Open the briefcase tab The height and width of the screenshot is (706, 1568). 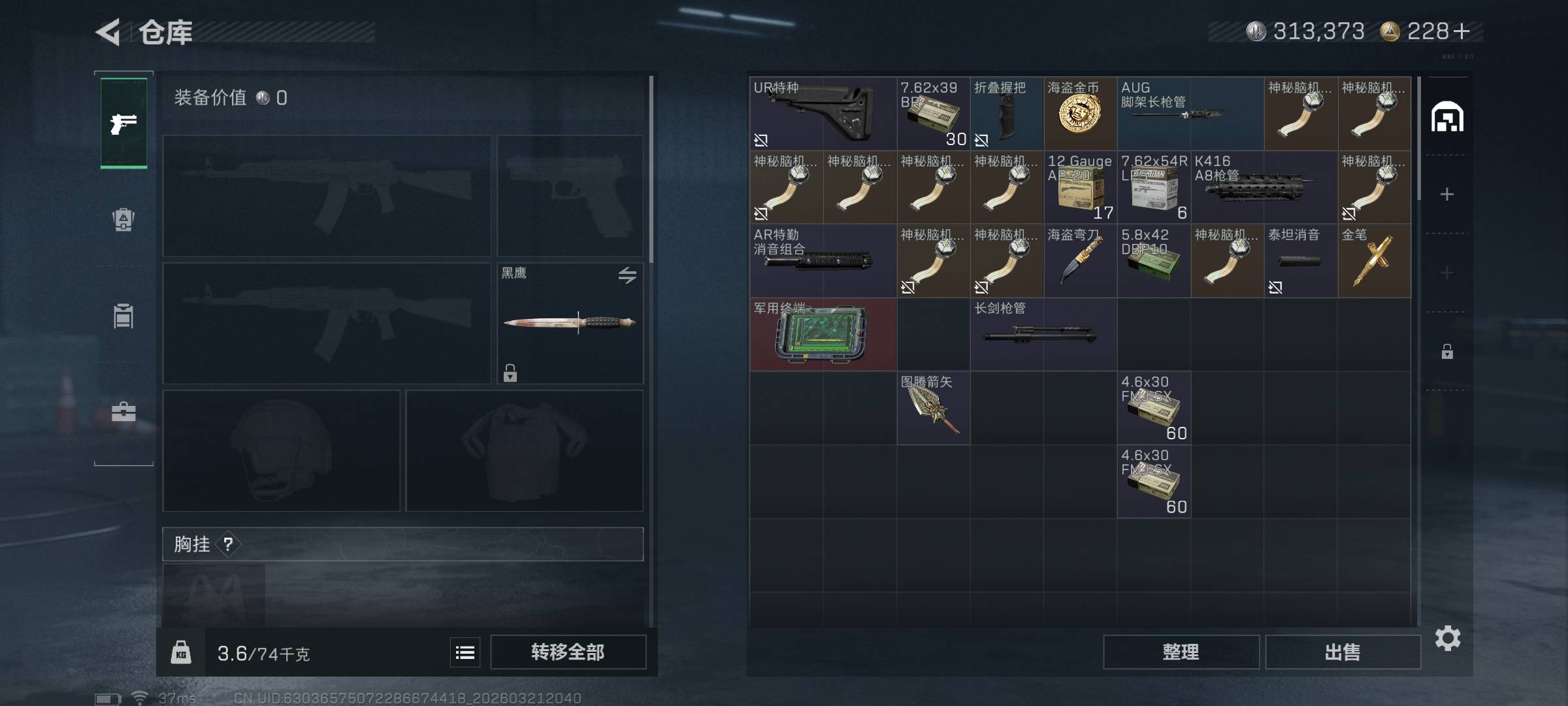coord(123,412)
